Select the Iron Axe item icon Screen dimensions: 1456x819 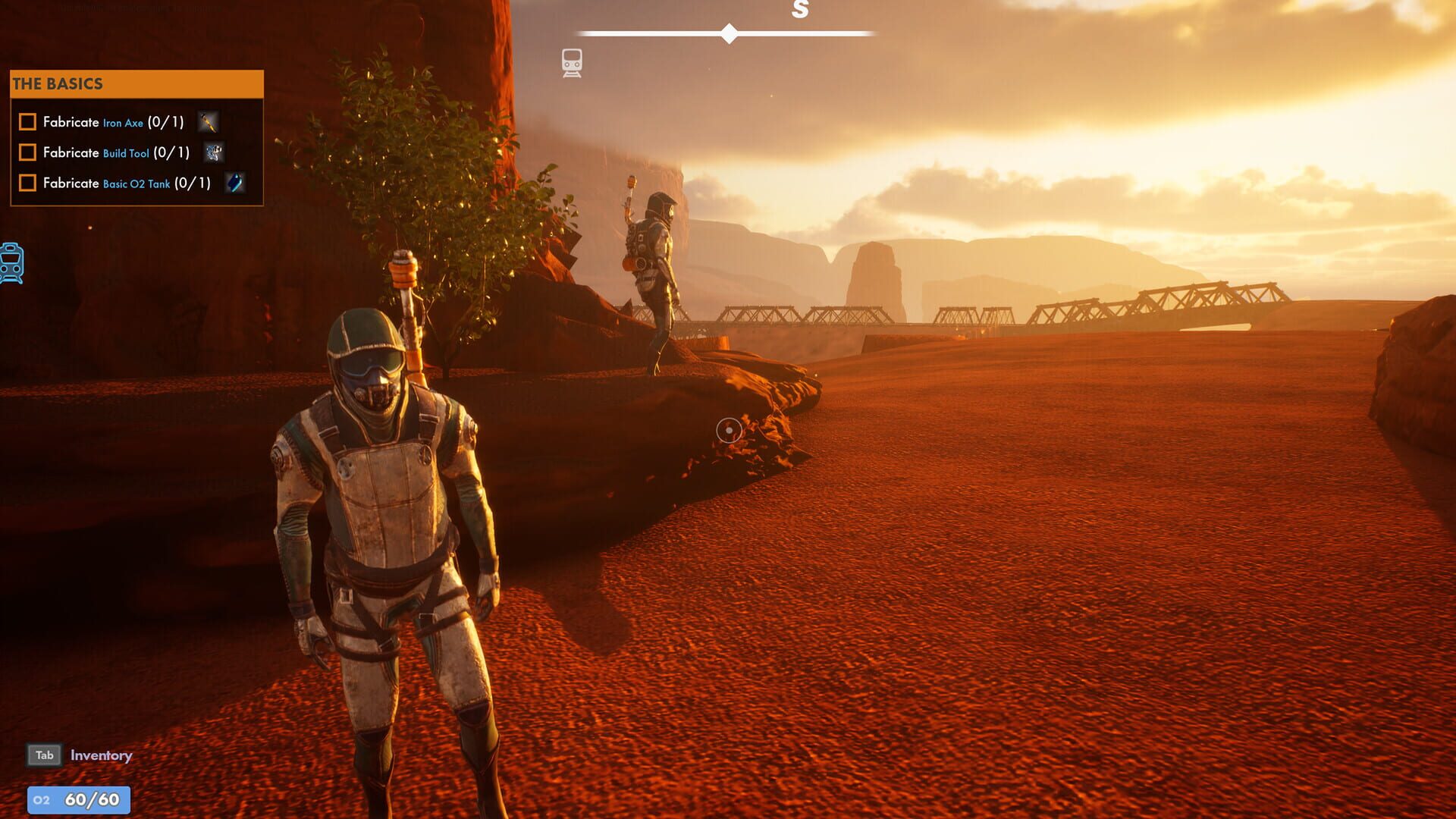(208, 122)
